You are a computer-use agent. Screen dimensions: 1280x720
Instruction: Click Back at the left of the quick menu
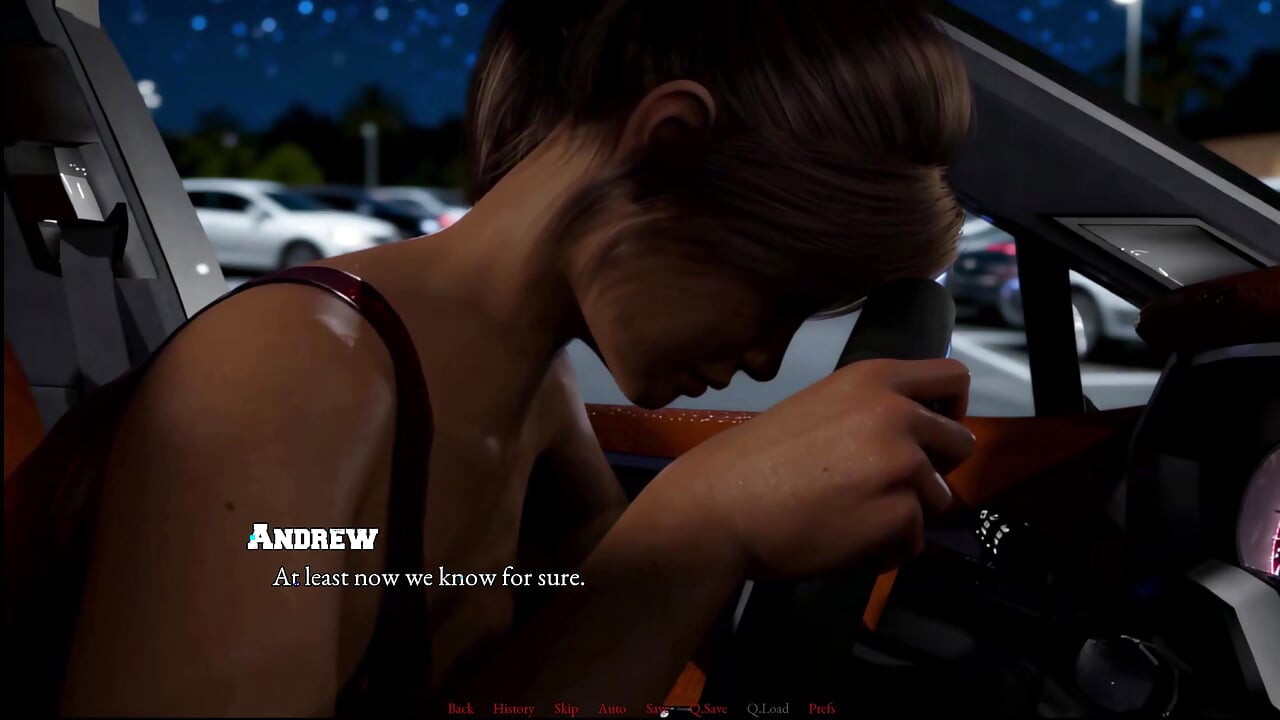(461, 708)
